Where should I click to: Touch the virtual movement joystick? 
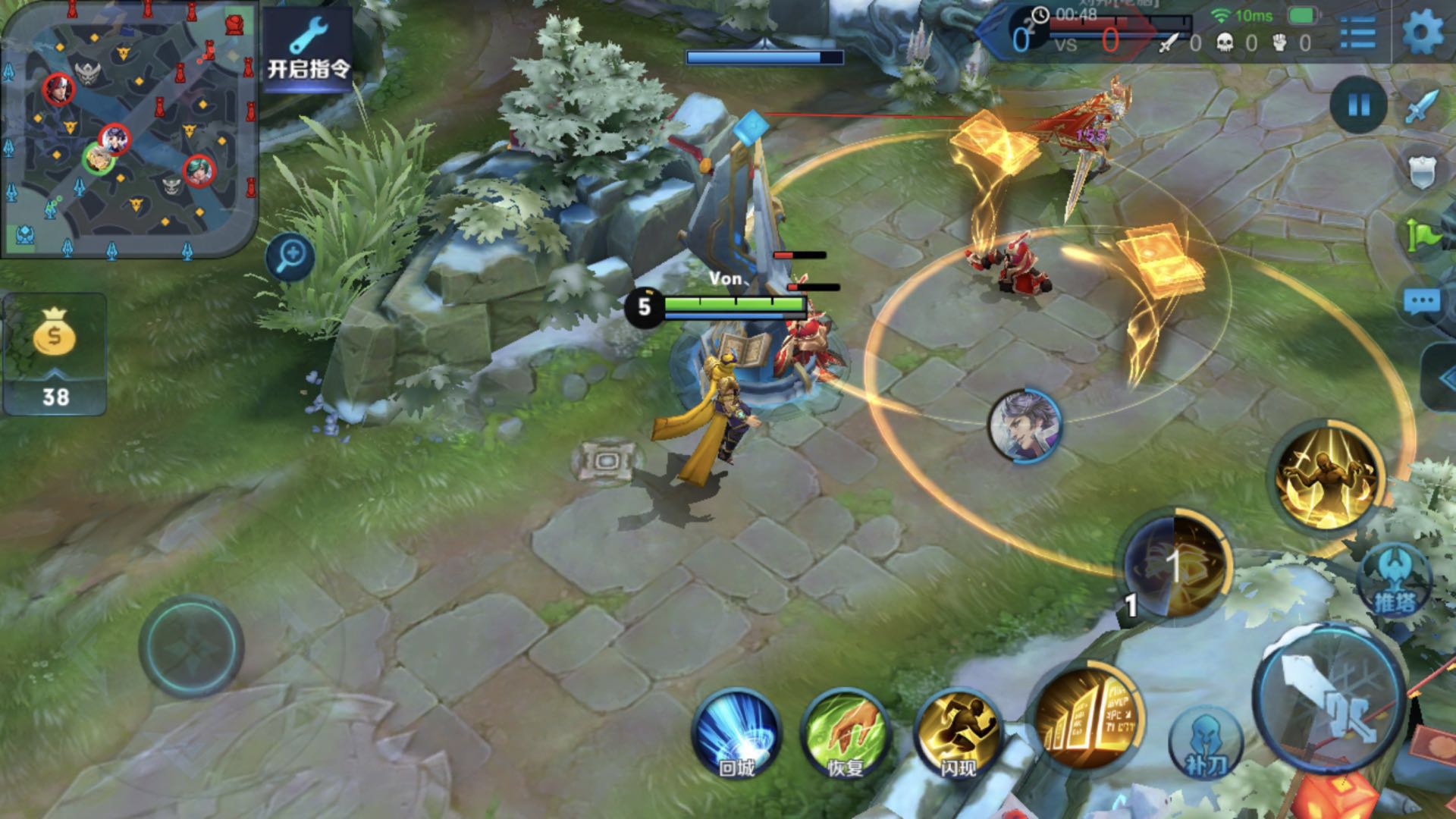(192, 646)
